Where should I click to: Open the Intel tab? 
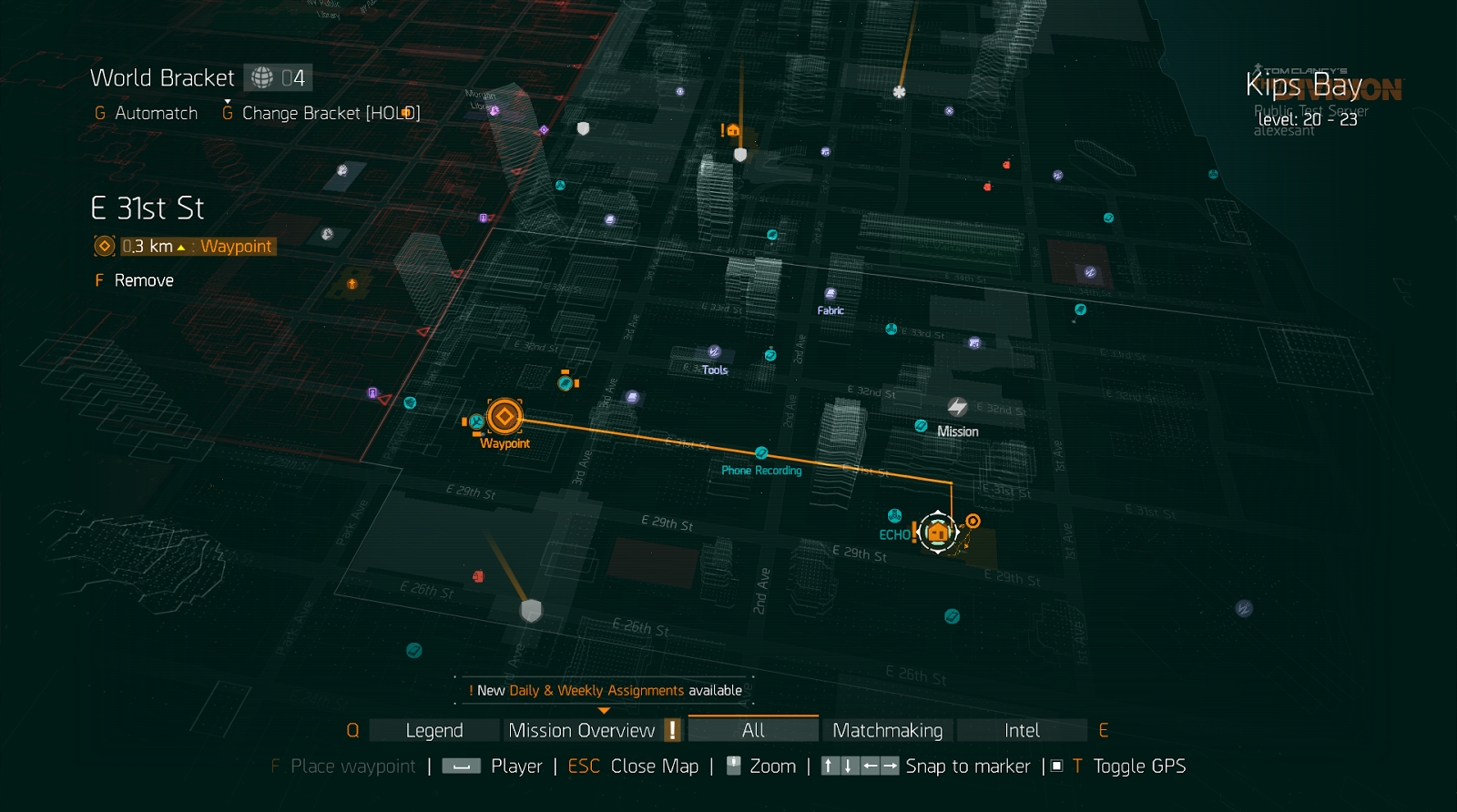point(1022,729)
